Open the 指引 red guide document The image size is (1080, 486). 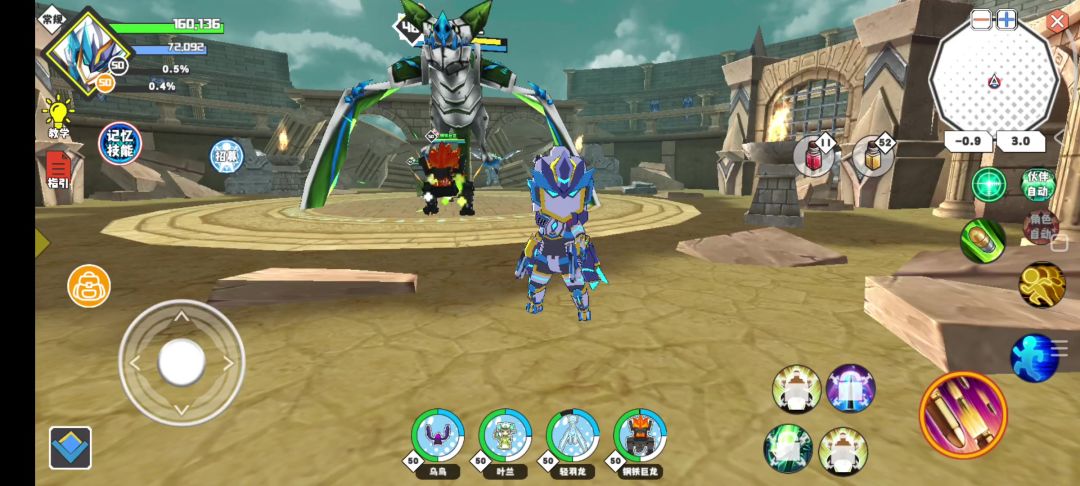click(x=58, y=167)
